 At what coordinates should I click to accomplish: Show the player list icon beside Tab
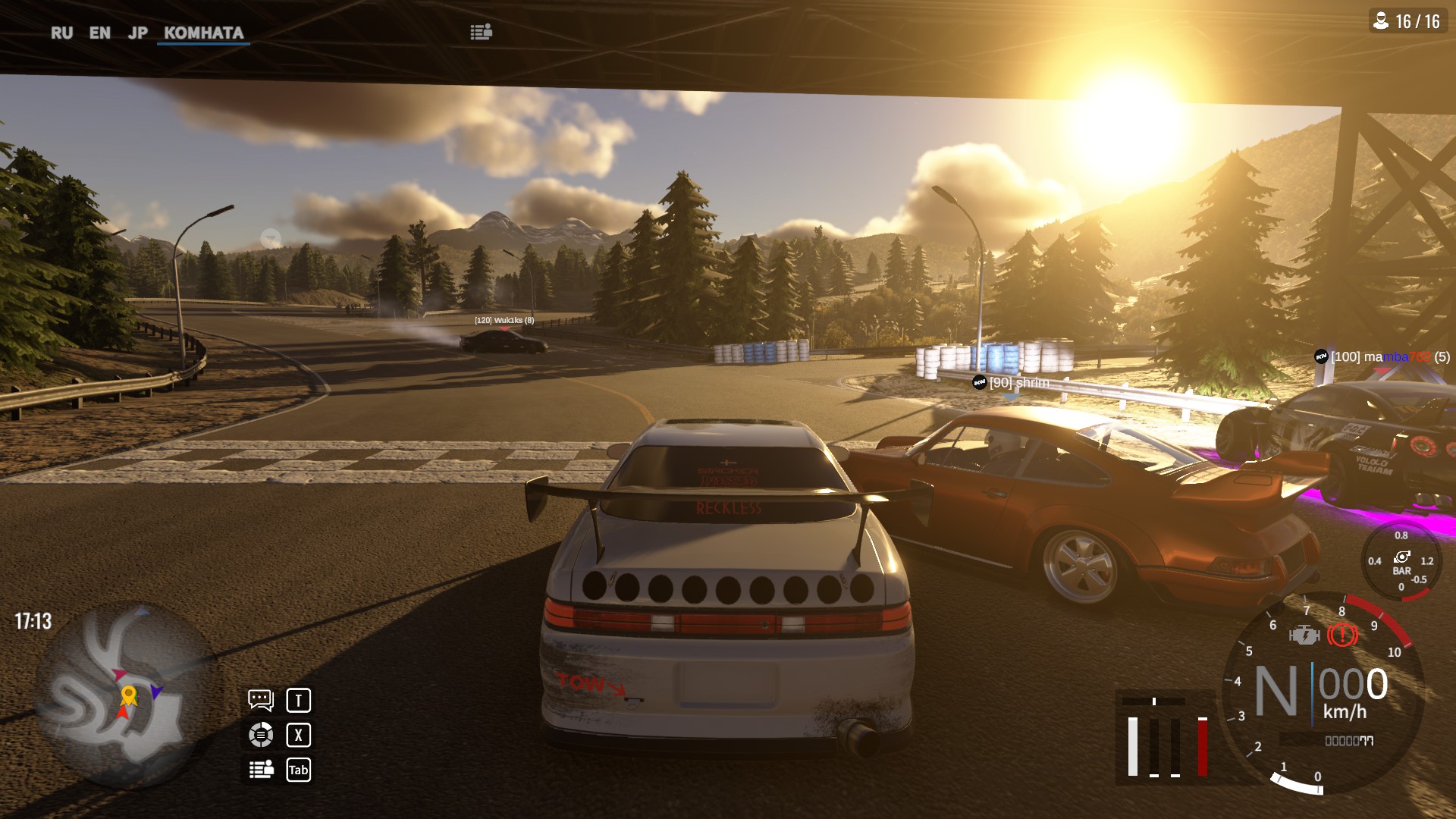(x=261, y=770)
